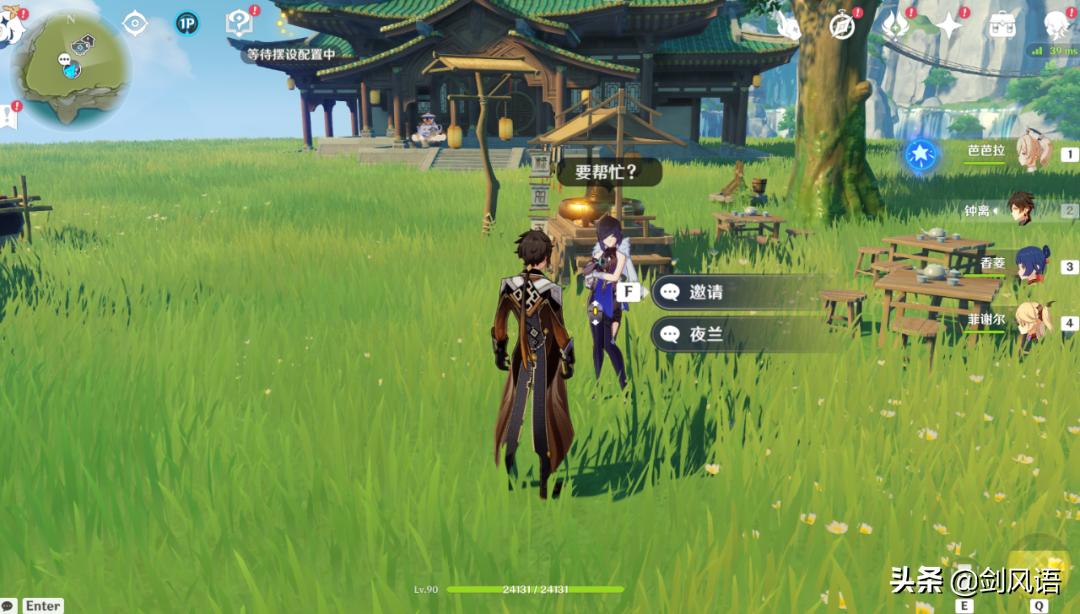Open the circular minimap
The image size is (1080, 614).
(x=70, y=68)
